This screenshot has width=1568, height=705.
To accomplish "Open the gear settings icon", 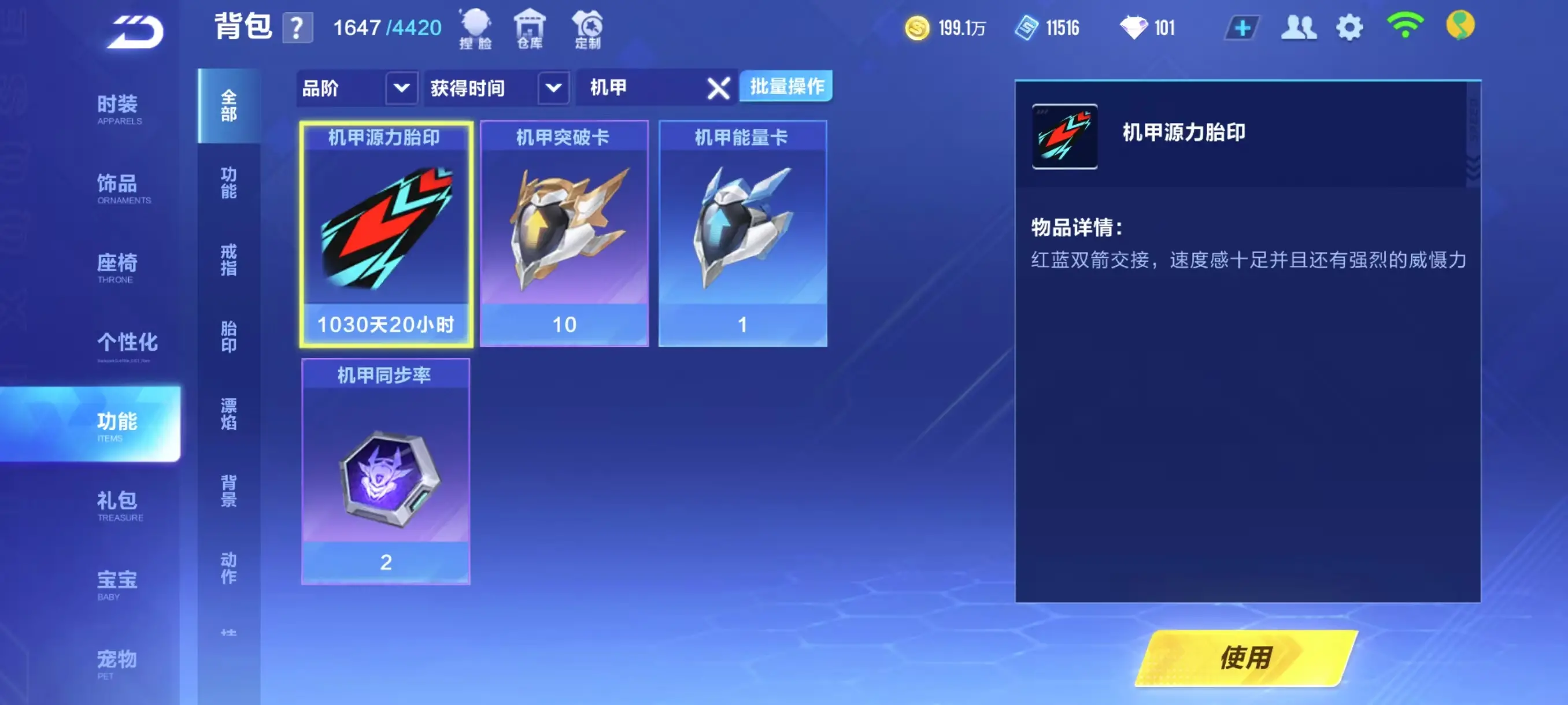I will [x=1349, y=28].
